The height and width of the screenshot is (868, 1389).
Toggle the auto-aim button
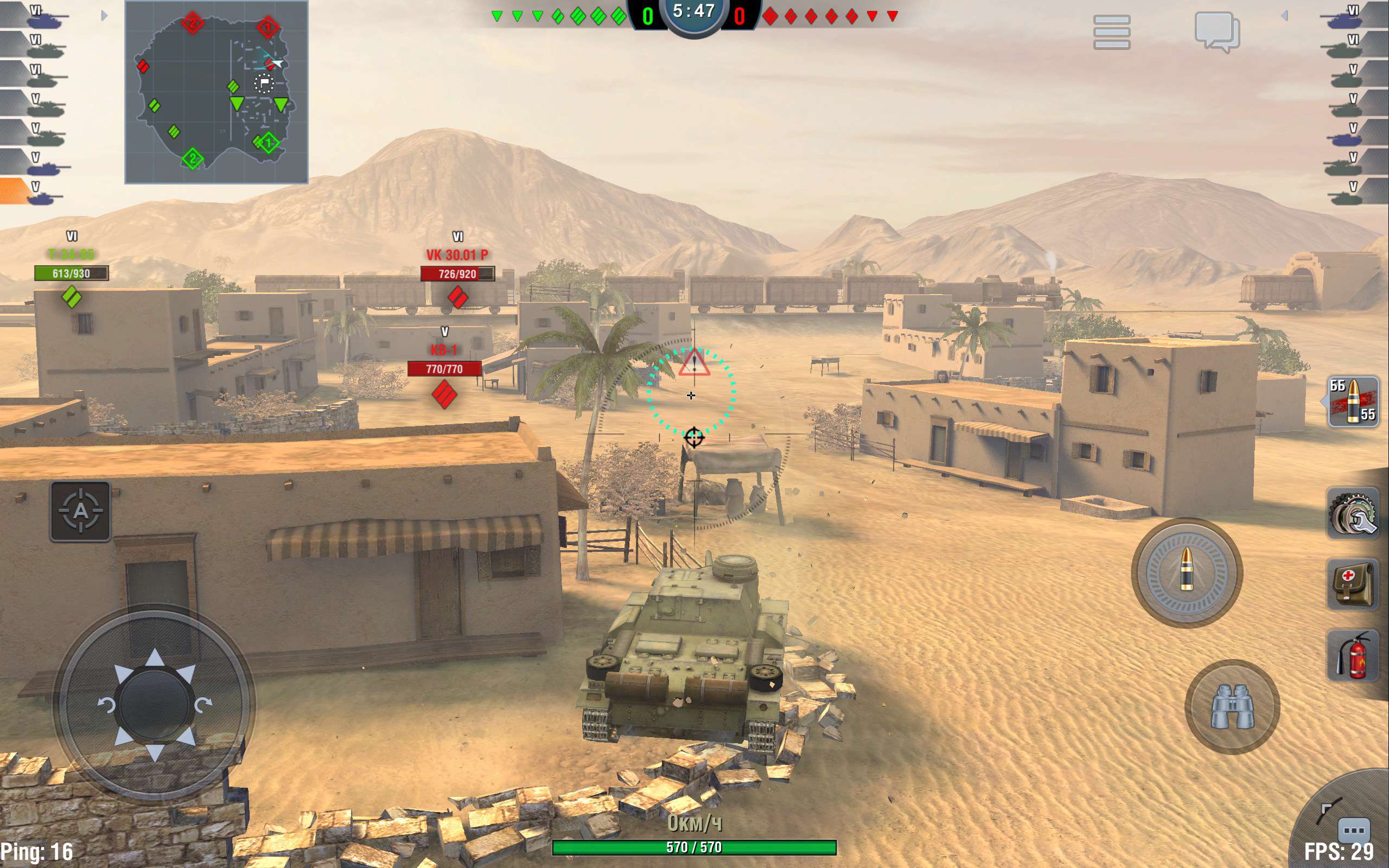click(x=80, y=511)
